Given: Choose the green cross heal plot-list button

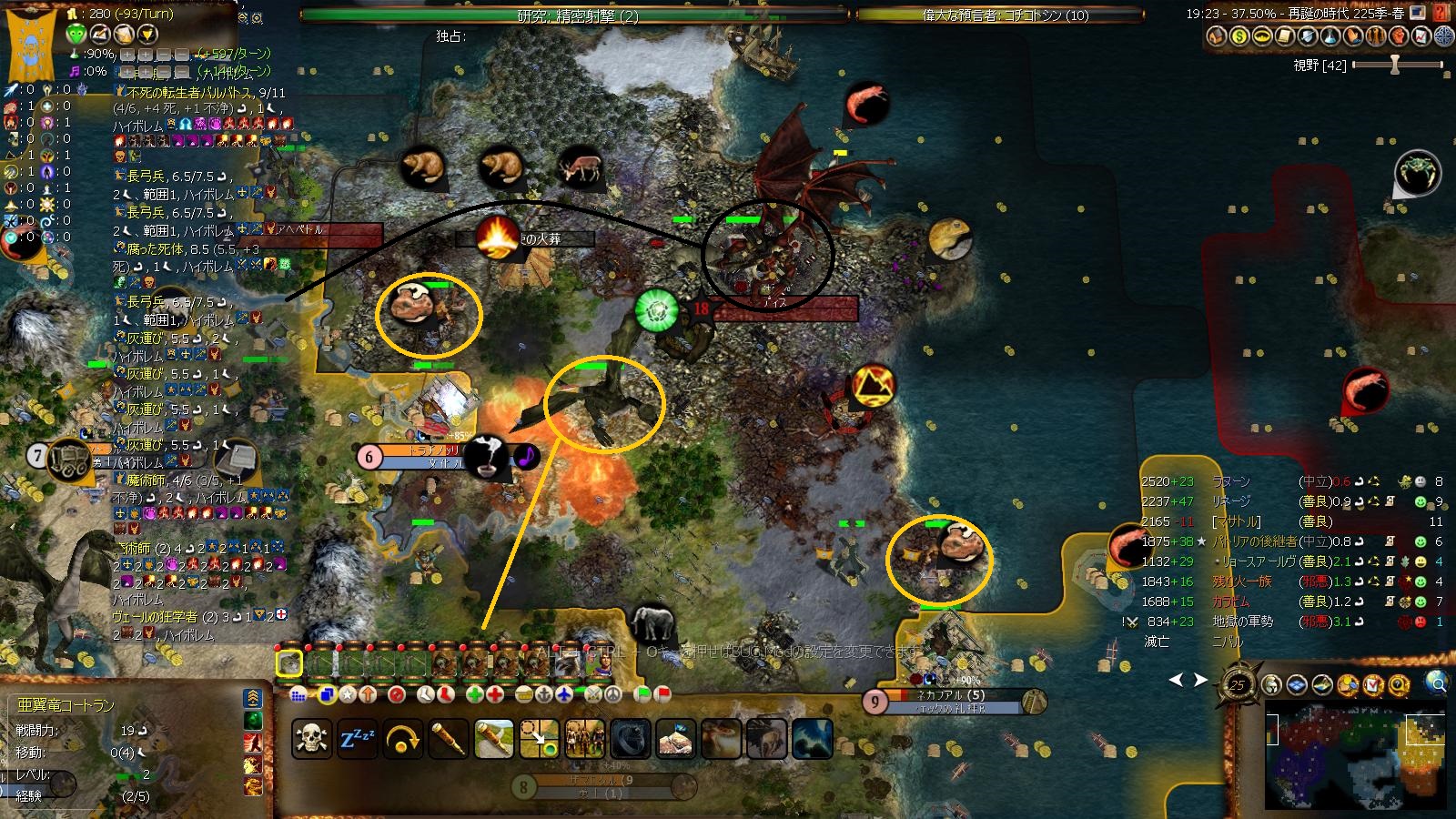Looking at the screenshot, I should 474,694.
